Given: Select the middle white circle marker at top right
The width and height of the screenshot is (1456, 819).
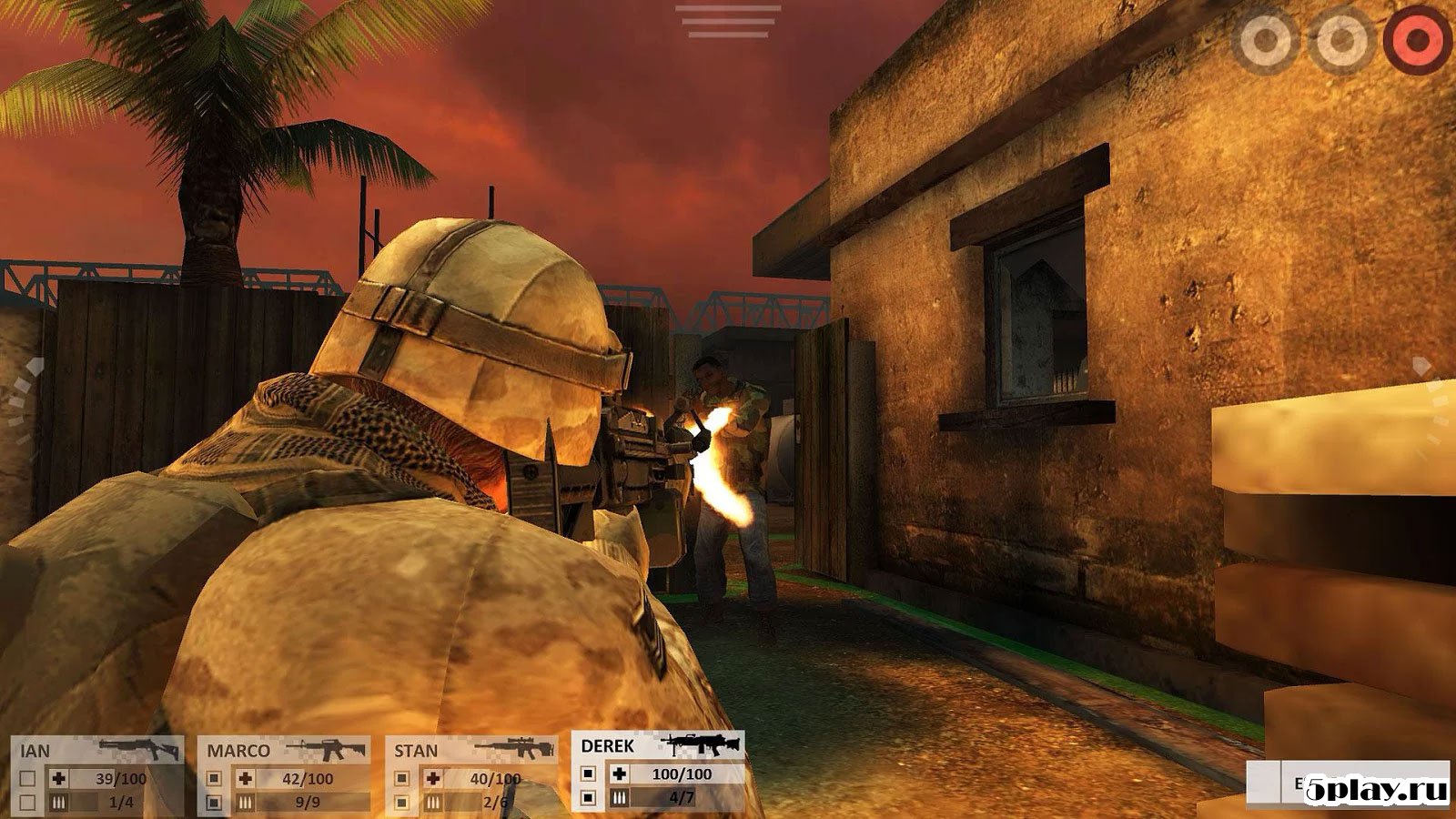Looking at the screenshot, I should click(1340, 39).
